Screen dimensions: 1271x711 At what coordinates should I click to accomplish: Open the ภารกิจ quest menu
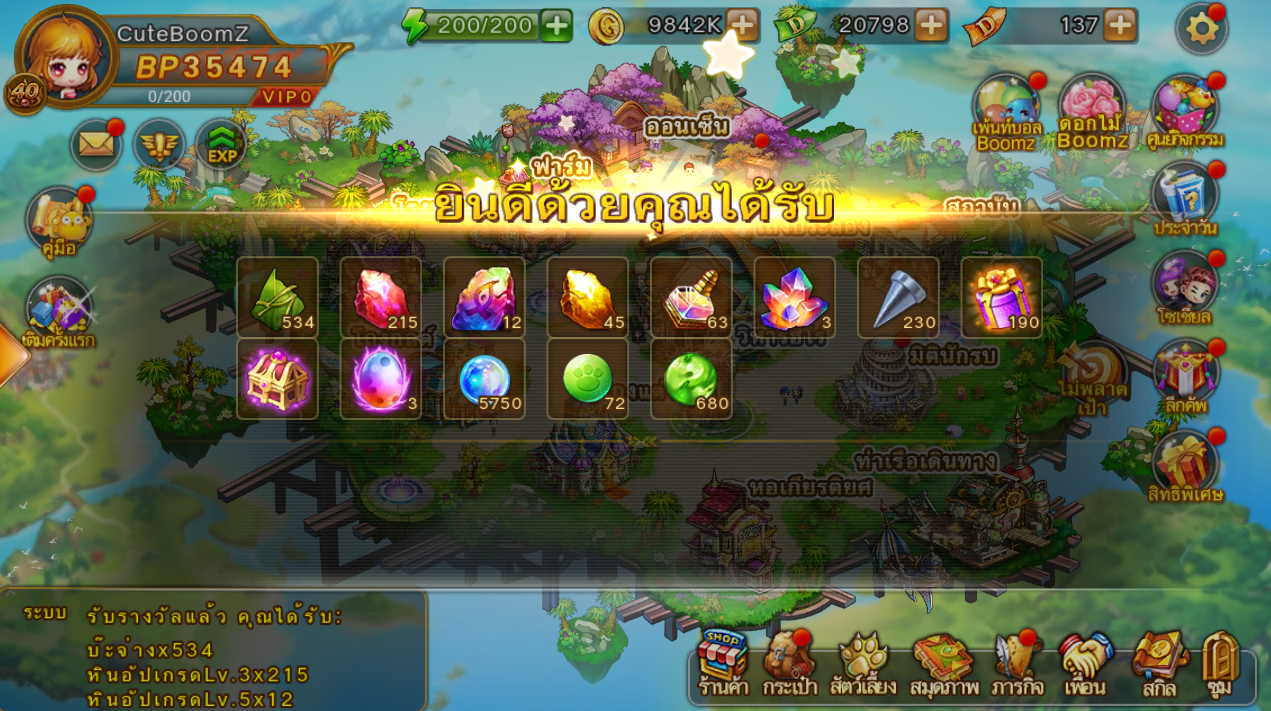coord(1017,661)
